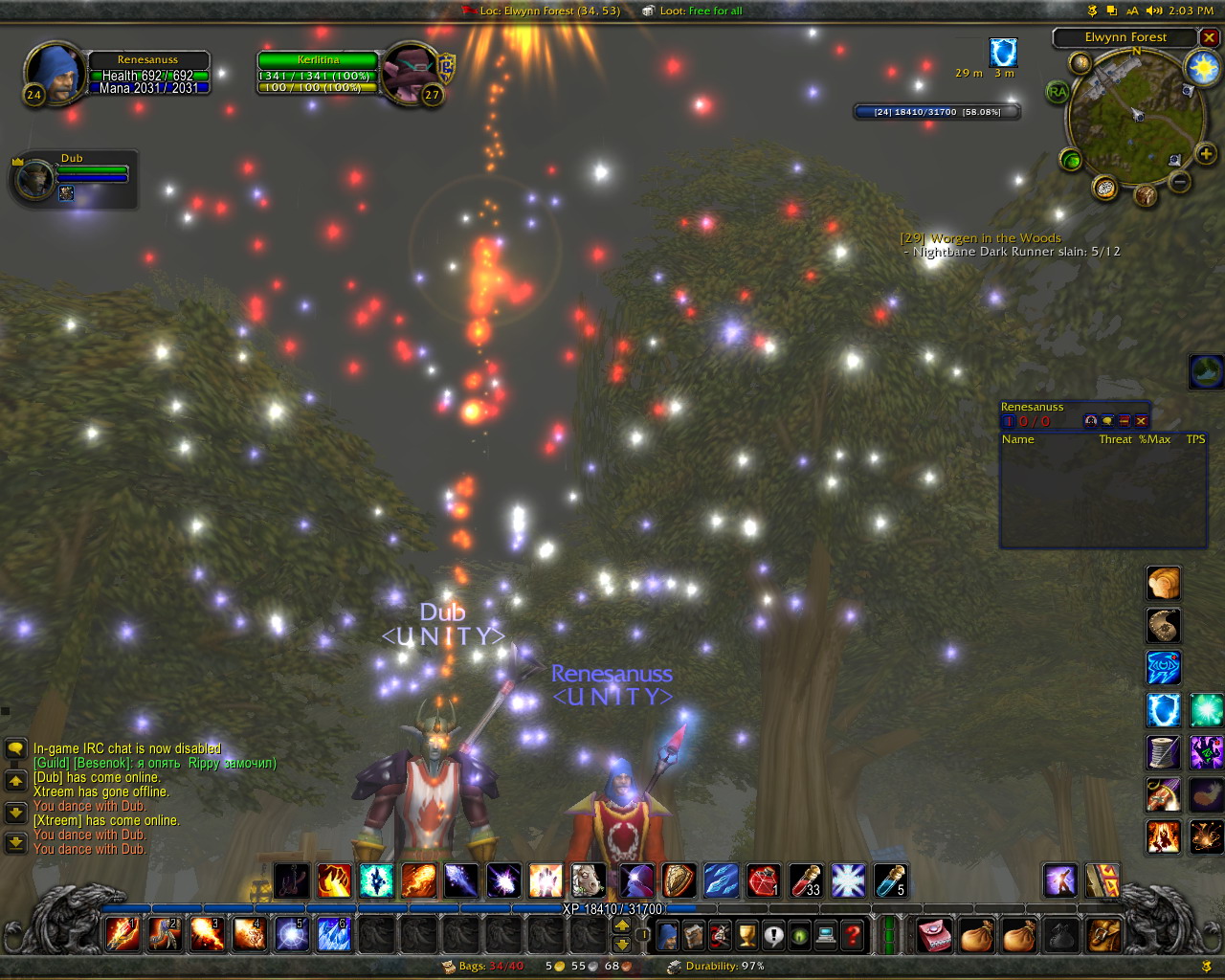The width and height of the screenshot is (1225, 980).
Task: Zoom in the minimap with plus button
Action: [x=1205, y=153]
